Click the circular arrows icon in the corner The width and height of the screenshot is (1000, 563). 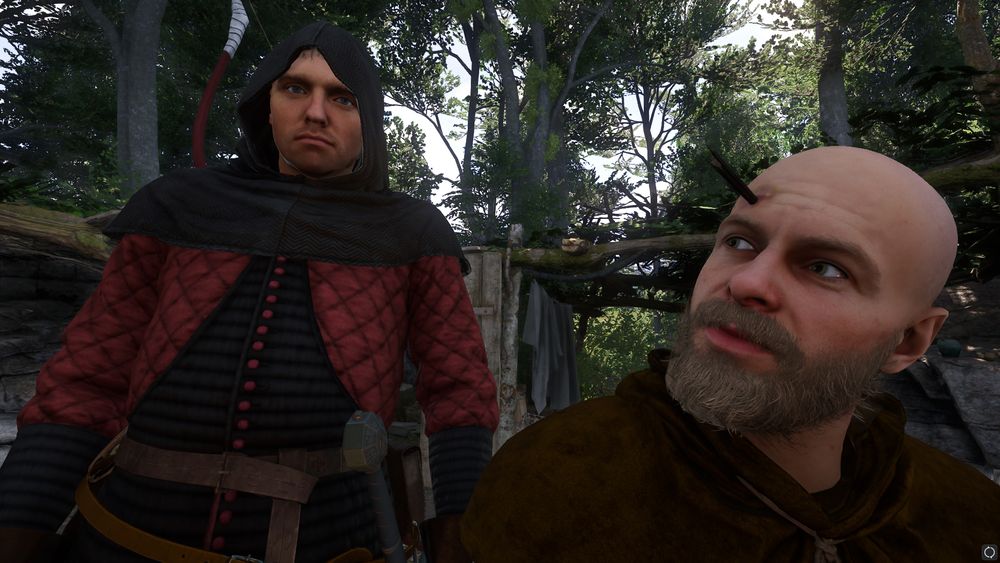(989, 551)
